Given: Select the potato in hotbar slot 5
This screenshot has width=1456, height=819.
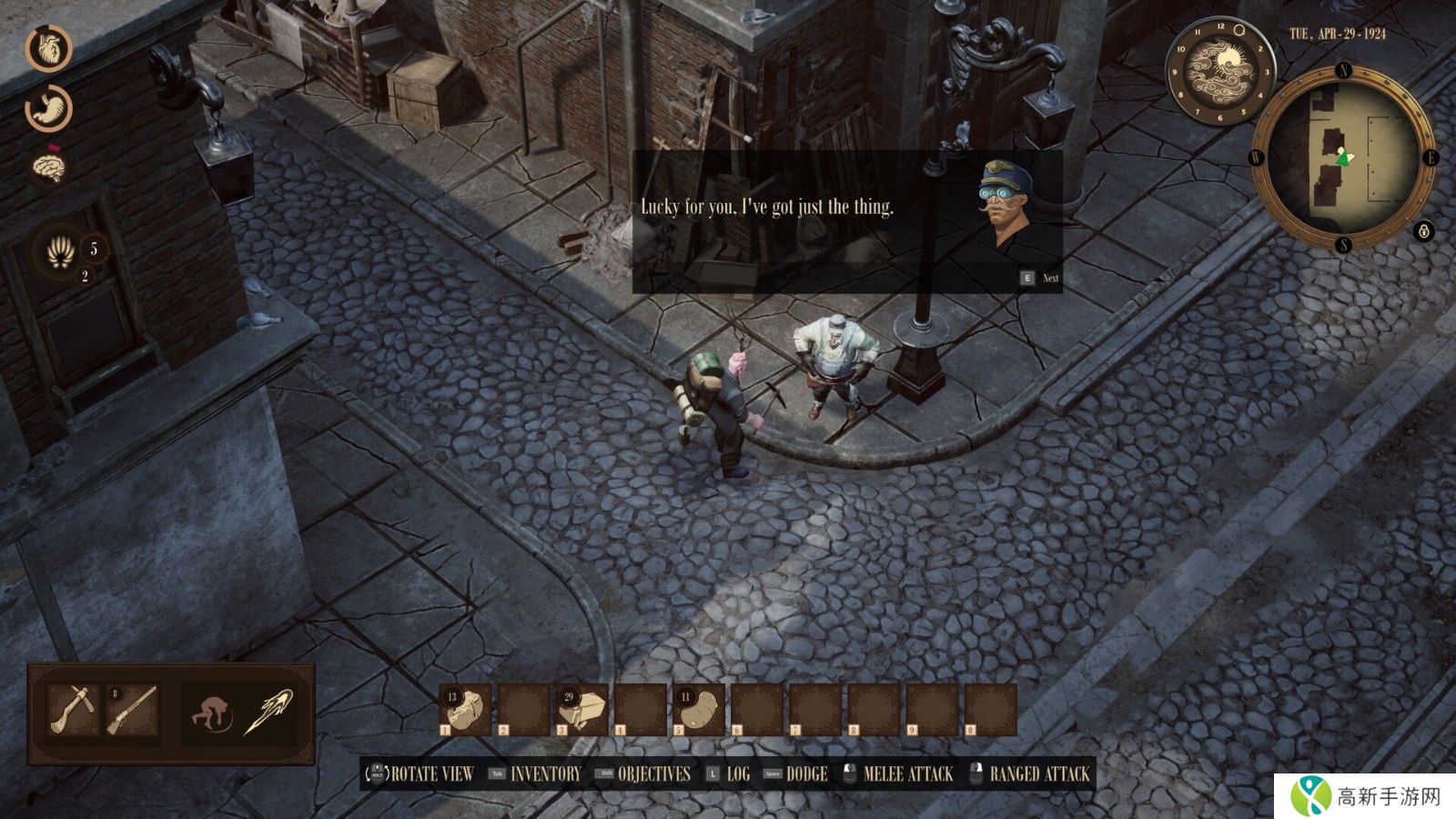Looking at the screenshot, I should click(698, 710).
